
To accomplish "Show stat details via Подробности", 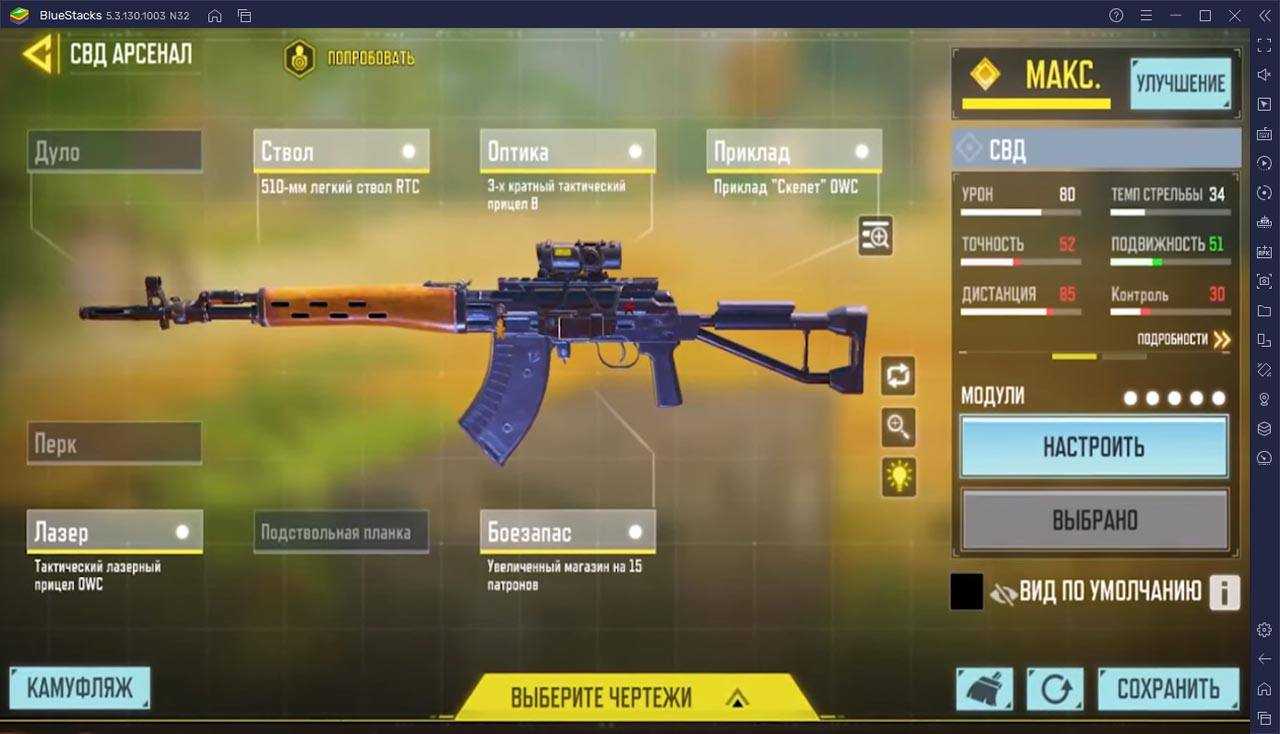I will 1183,340.
